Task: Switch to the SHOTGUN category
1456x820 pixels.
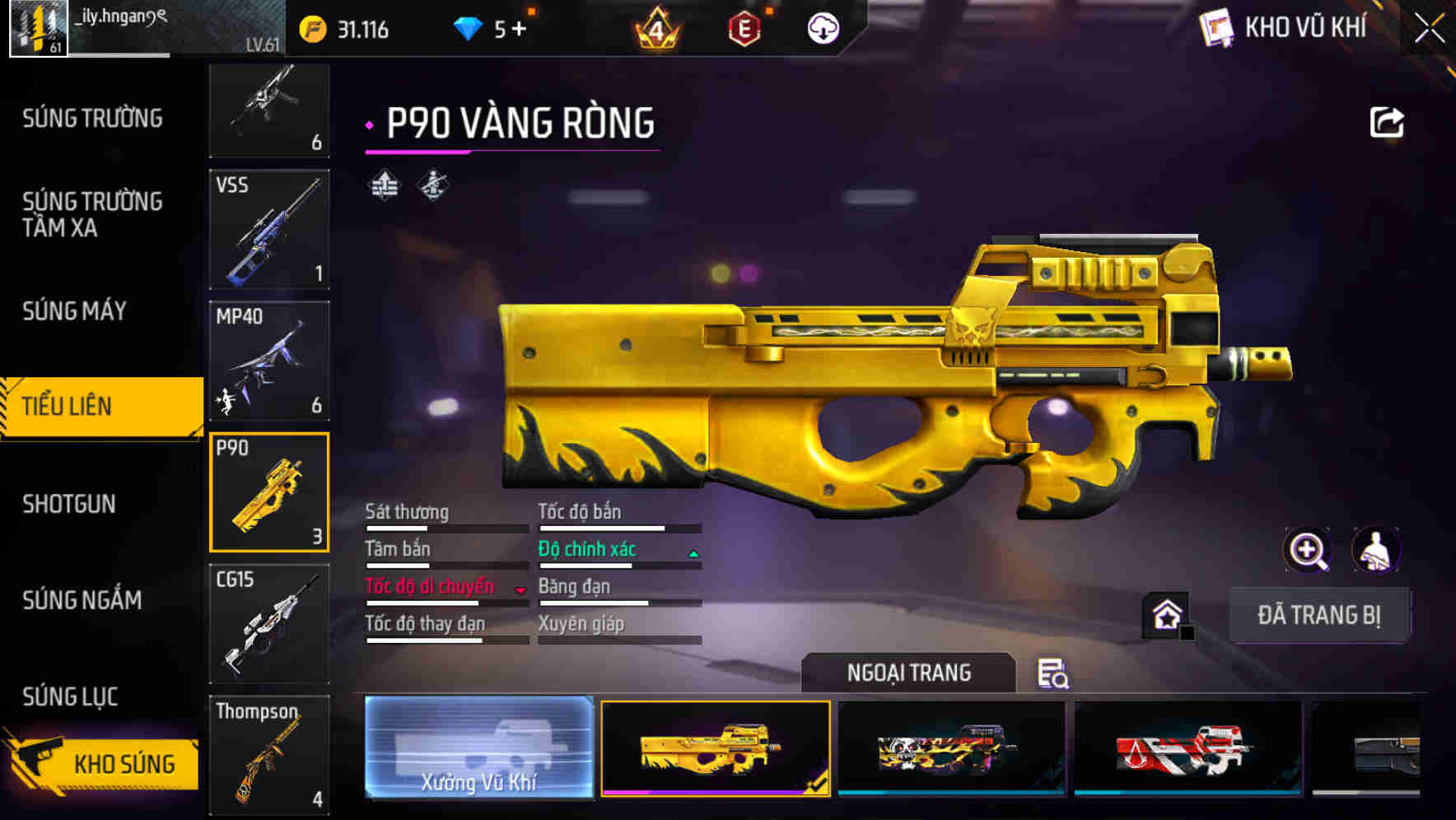Action: point(71,504)
